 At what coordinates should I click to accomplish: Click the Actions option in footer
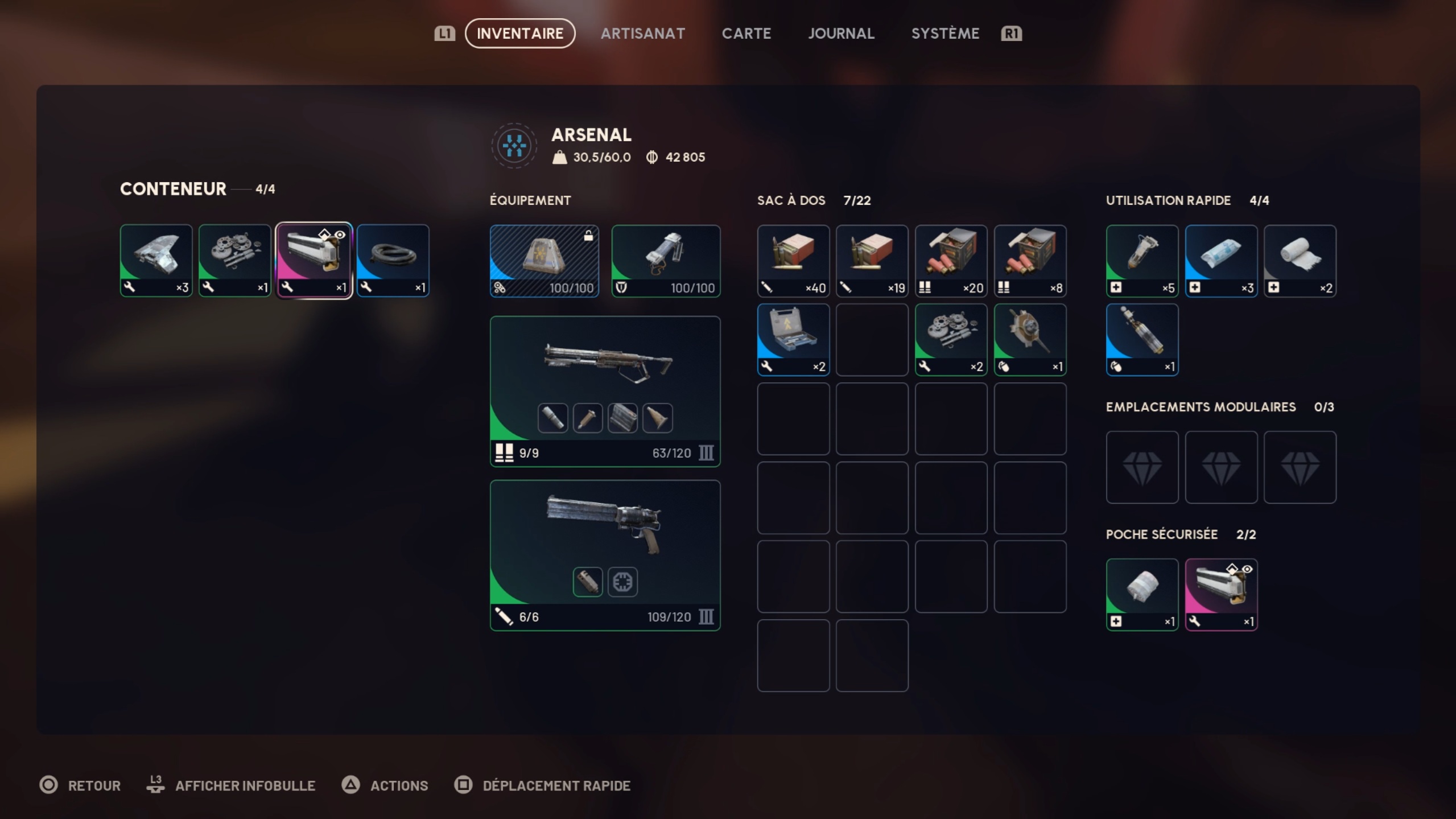pos(398,785)
